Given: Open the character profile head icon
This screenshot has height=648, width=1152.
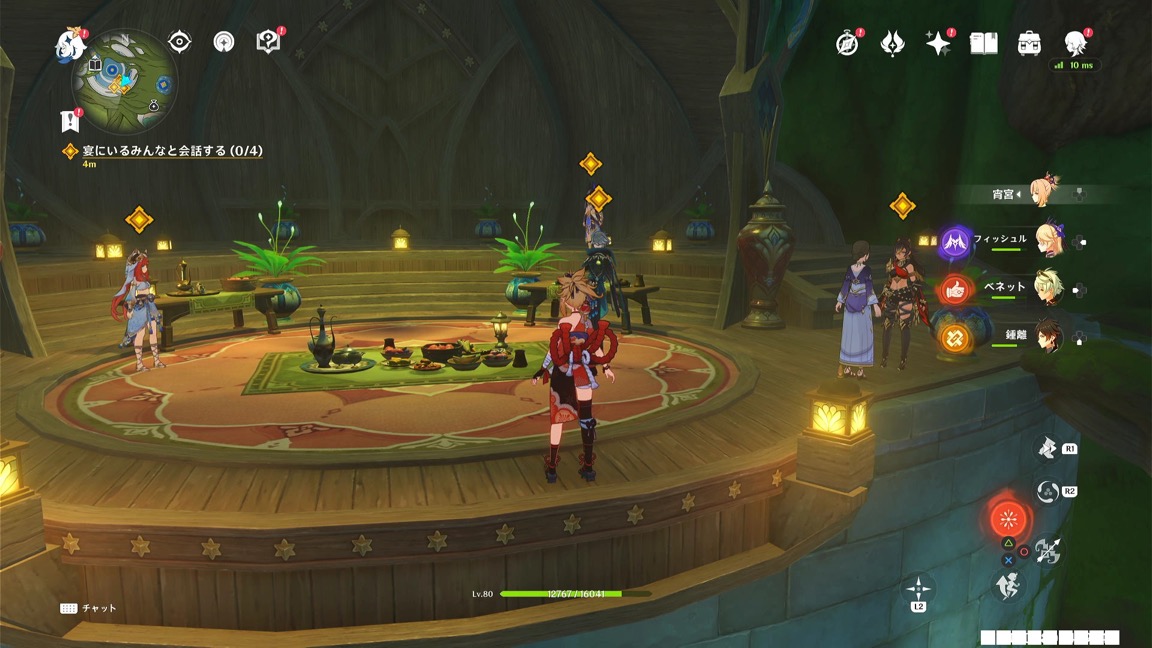Looking at the screenshot, I should [x=1075, y=42].
